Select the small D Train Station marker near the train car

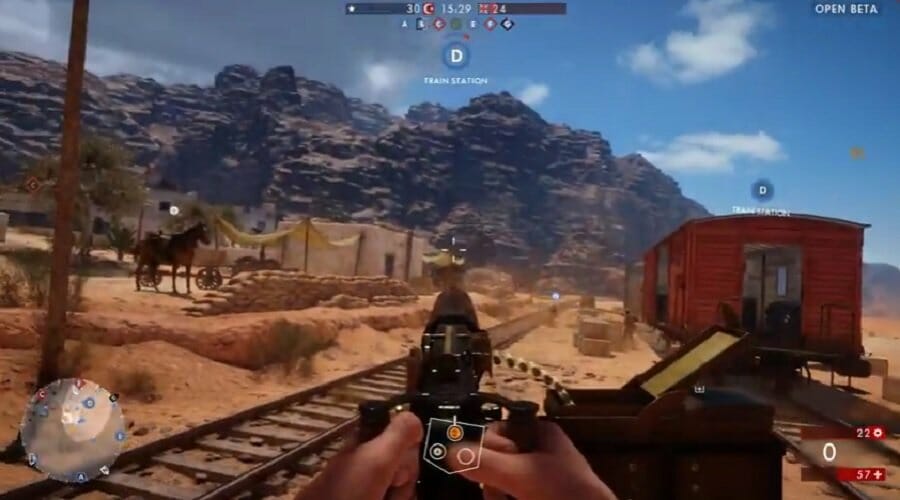point(762,189)
